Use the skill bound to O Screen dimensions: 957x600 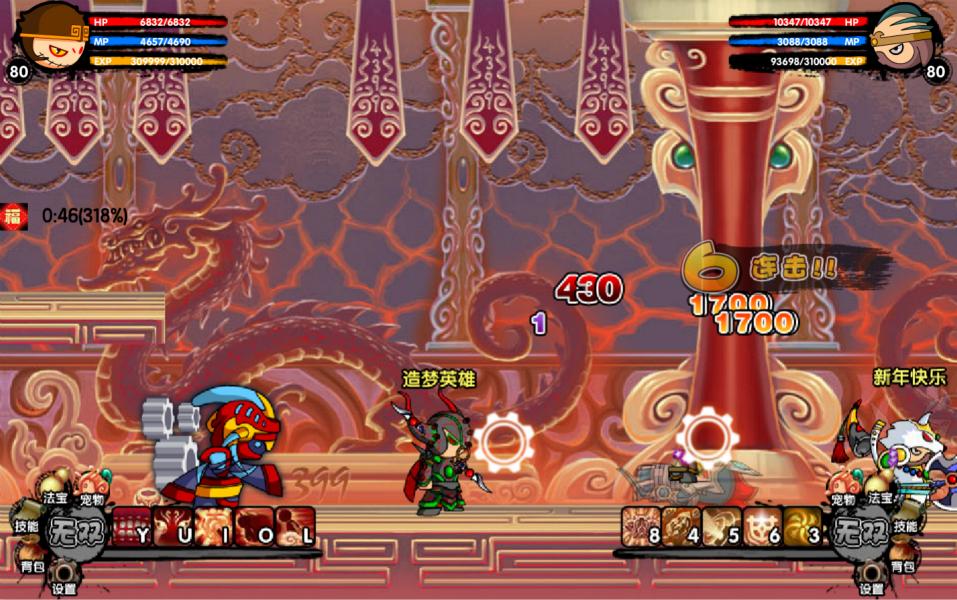tap(255, 527)
